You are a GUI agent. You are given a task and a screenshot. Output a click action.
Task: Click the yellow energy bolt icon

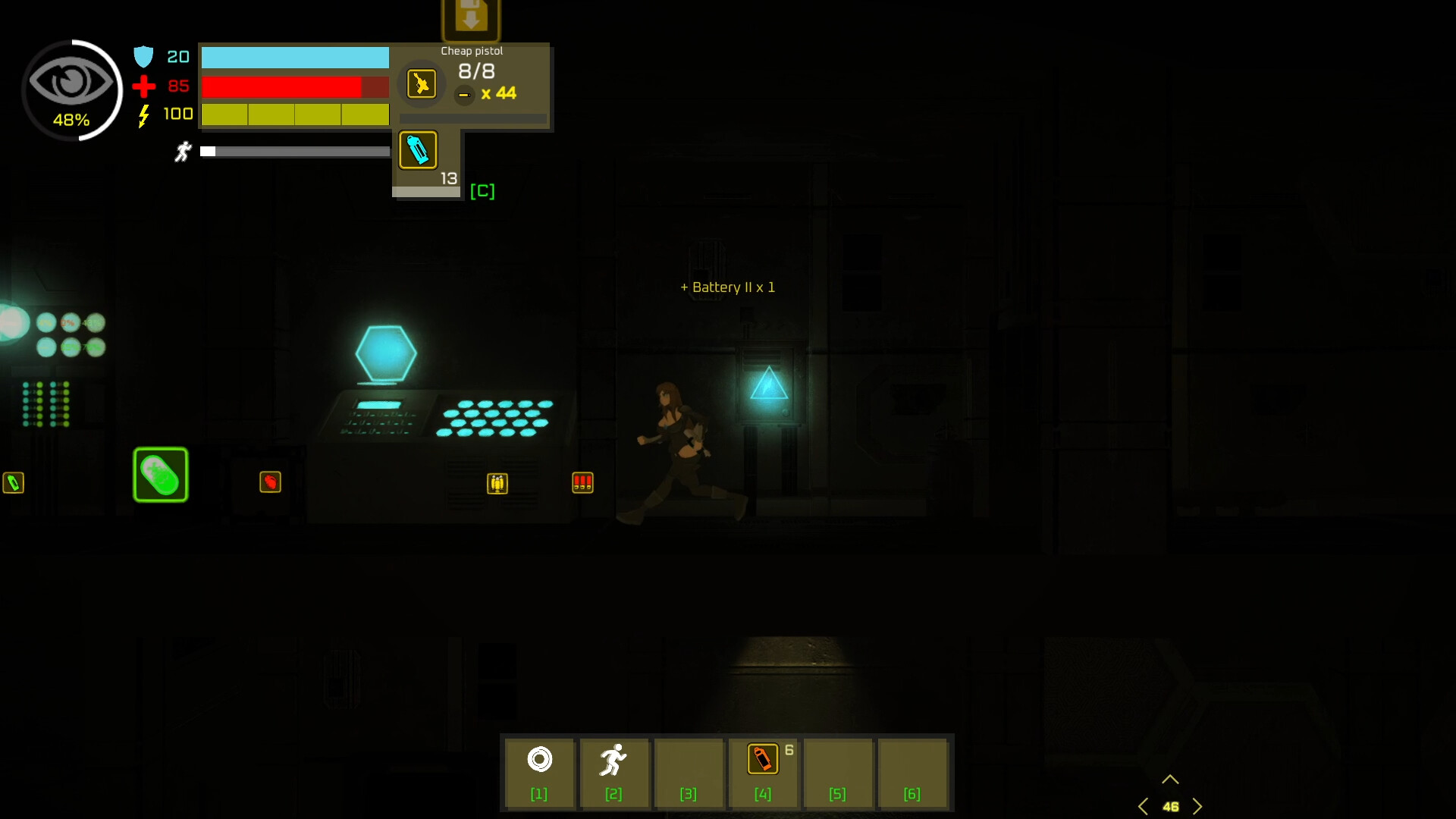[143, 115]
